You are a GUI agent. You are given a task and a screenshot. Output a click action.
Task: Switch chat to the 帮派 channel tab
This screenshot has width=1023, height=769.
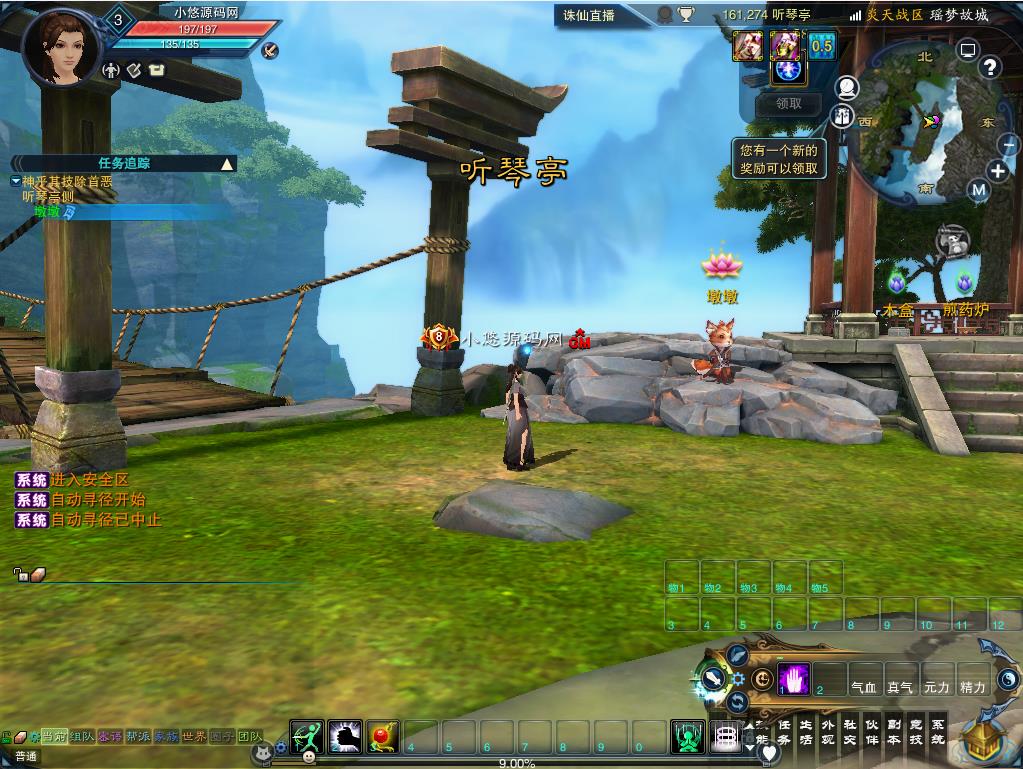[x=138, y=737]
